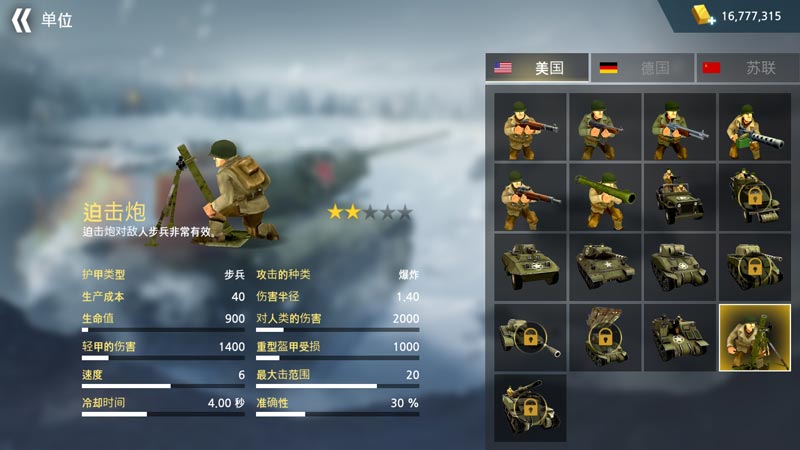Select the locked unit in the bottom row
Image resolution: width=800 pixels, height=450 pixels.
pyautogui.click(x=530, y=408)
